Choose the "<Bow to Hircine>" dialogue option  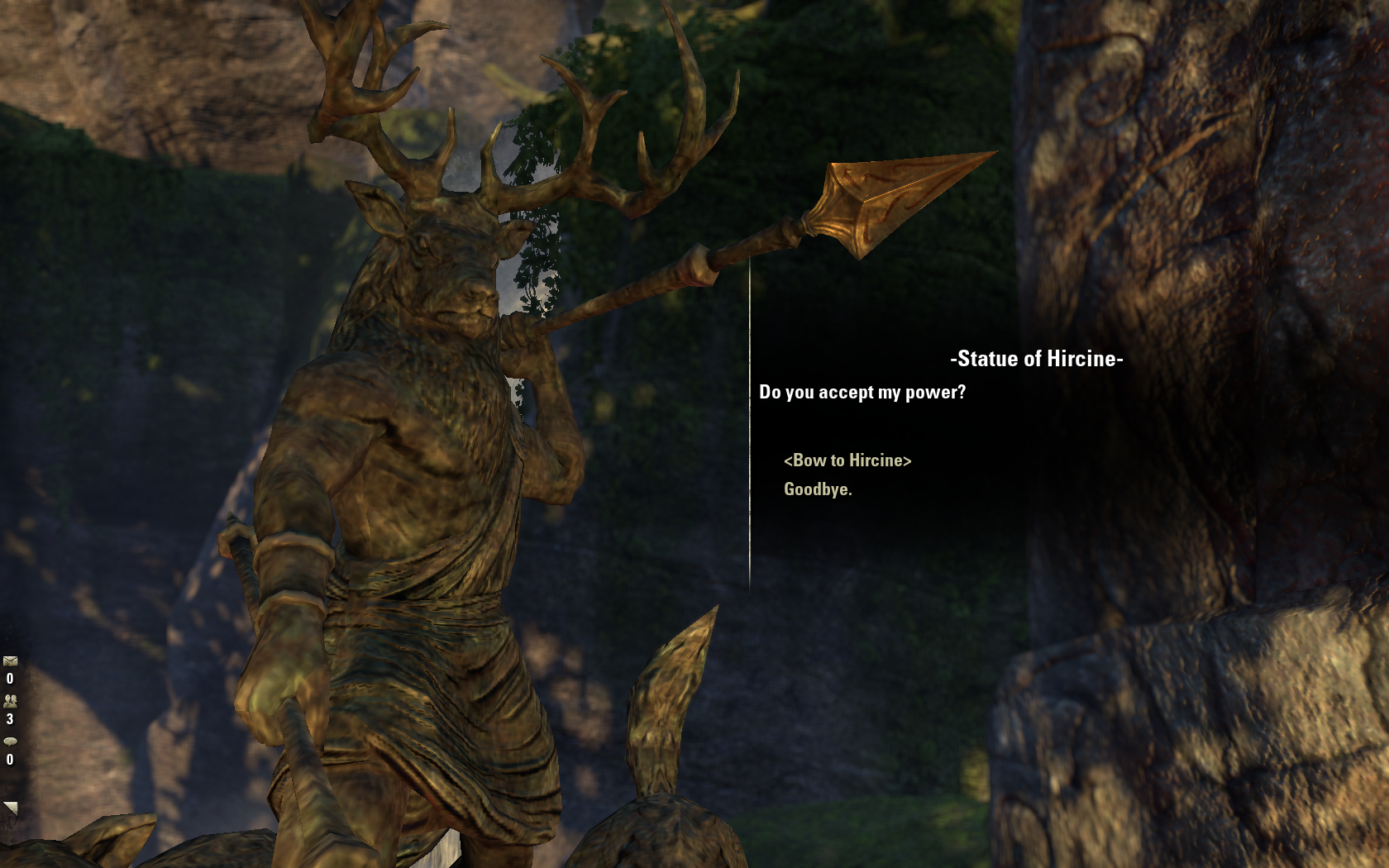click(x=847, y=460)
